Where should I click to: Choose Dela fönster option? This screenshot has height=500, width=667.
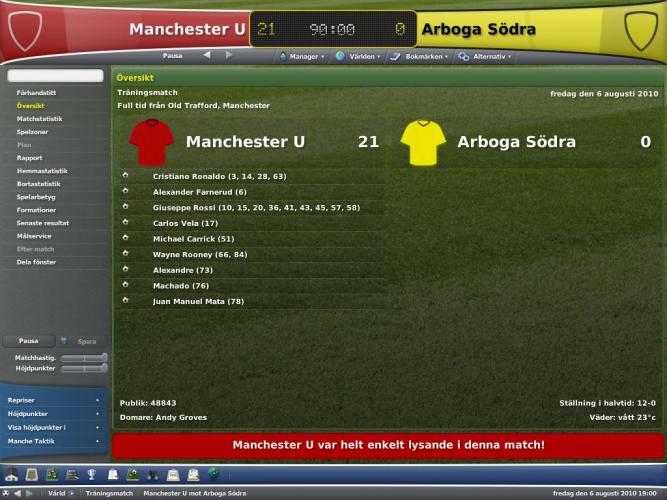pos(35,261)
